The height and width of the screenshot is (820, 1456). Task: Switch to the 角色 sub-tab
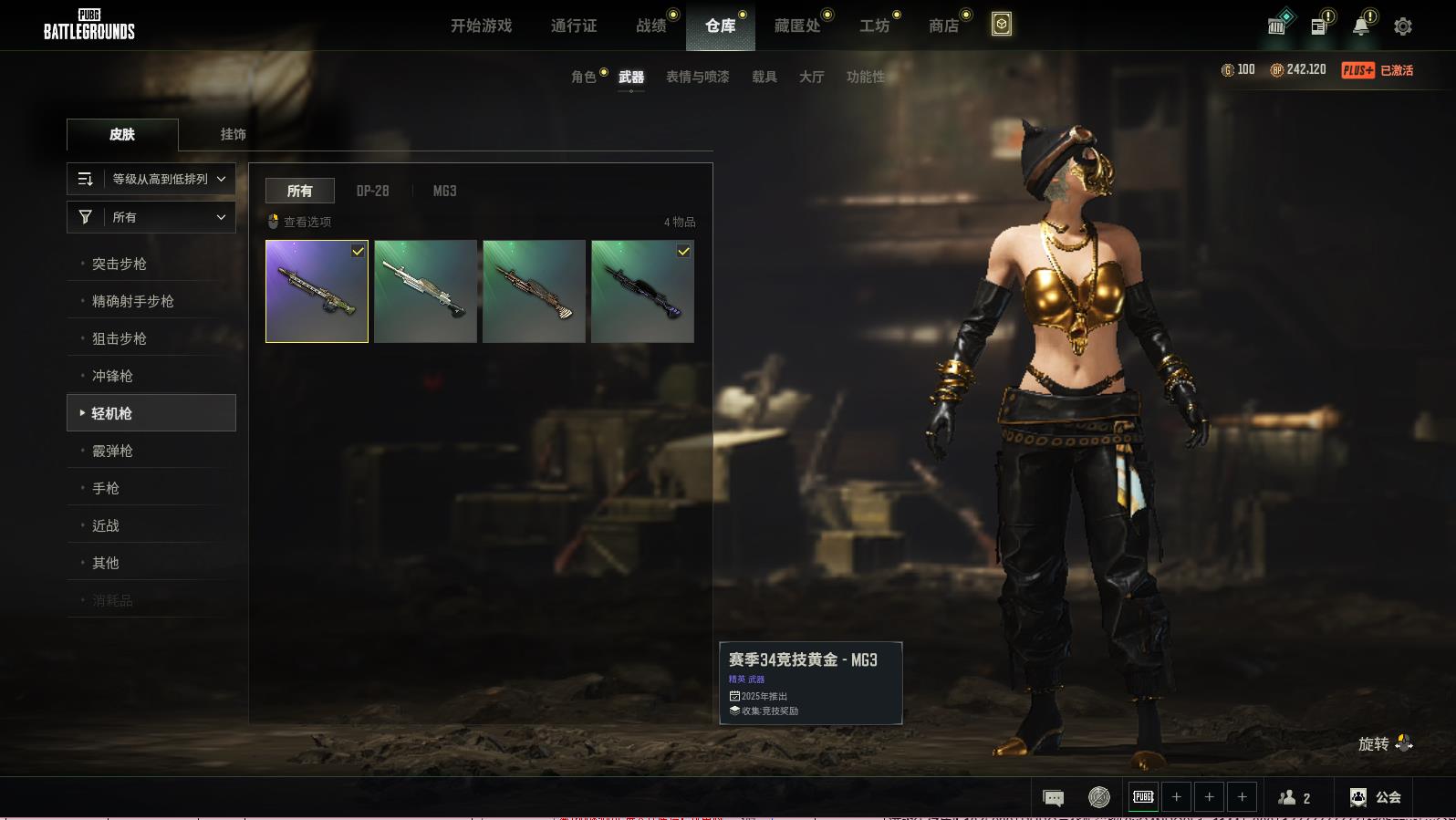[x=584, y=77]
